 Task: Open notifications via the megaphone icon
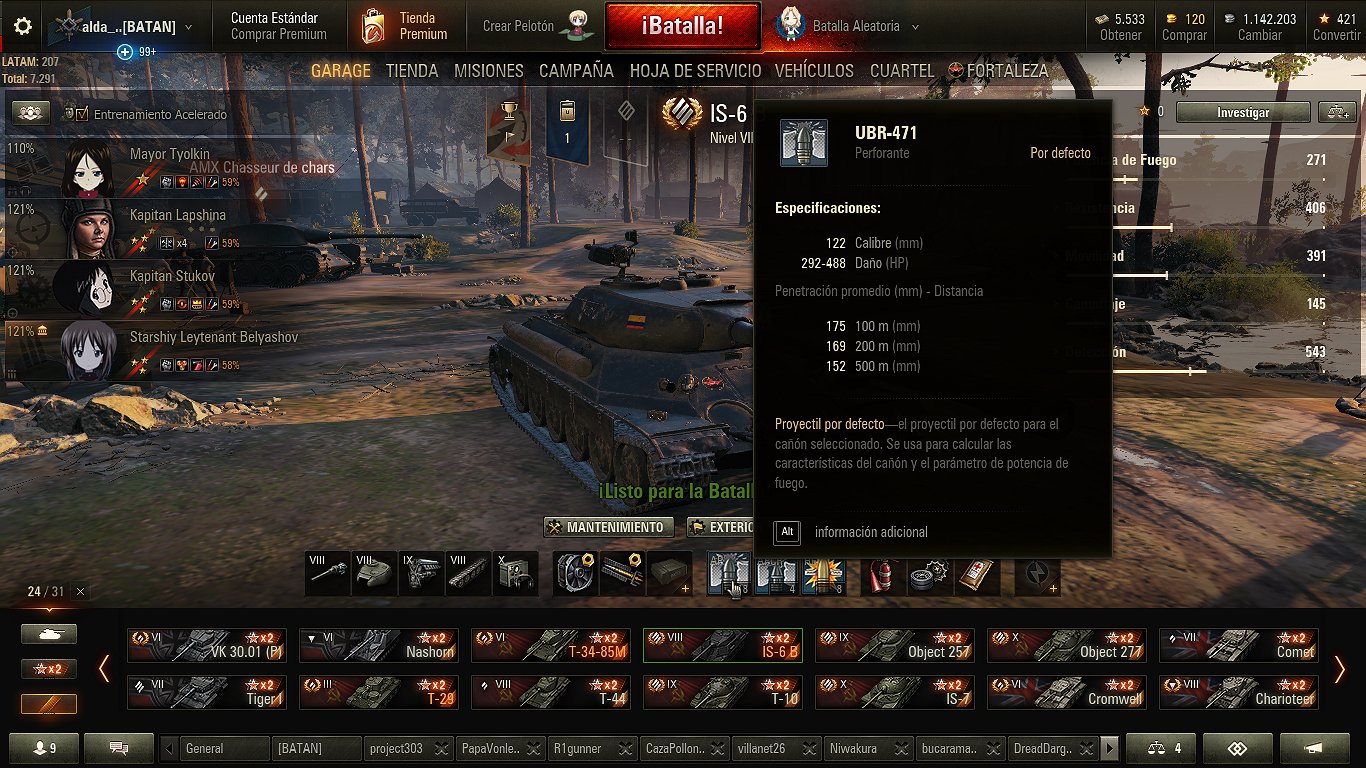pos(1313,748)
